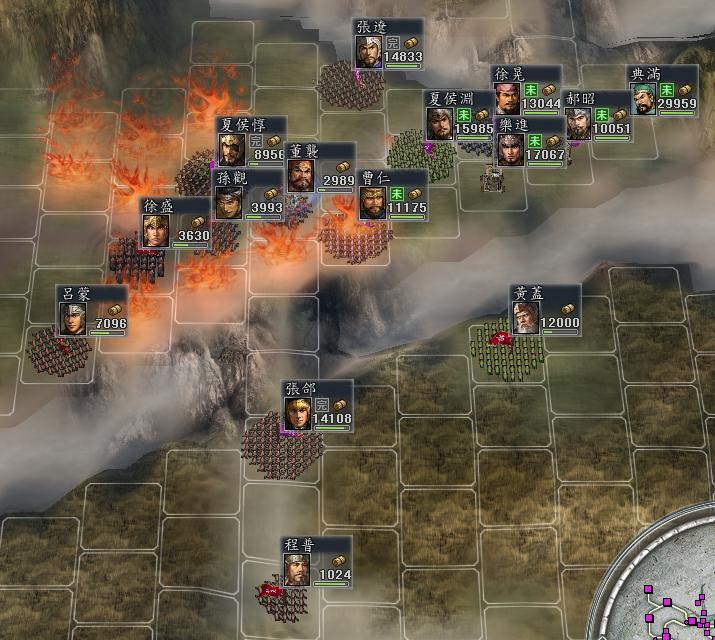This screenshot has height=640, width=715.
Task: Select Zhang Liao's unit plate showing 14833 troops
Action: click(388, 45)
